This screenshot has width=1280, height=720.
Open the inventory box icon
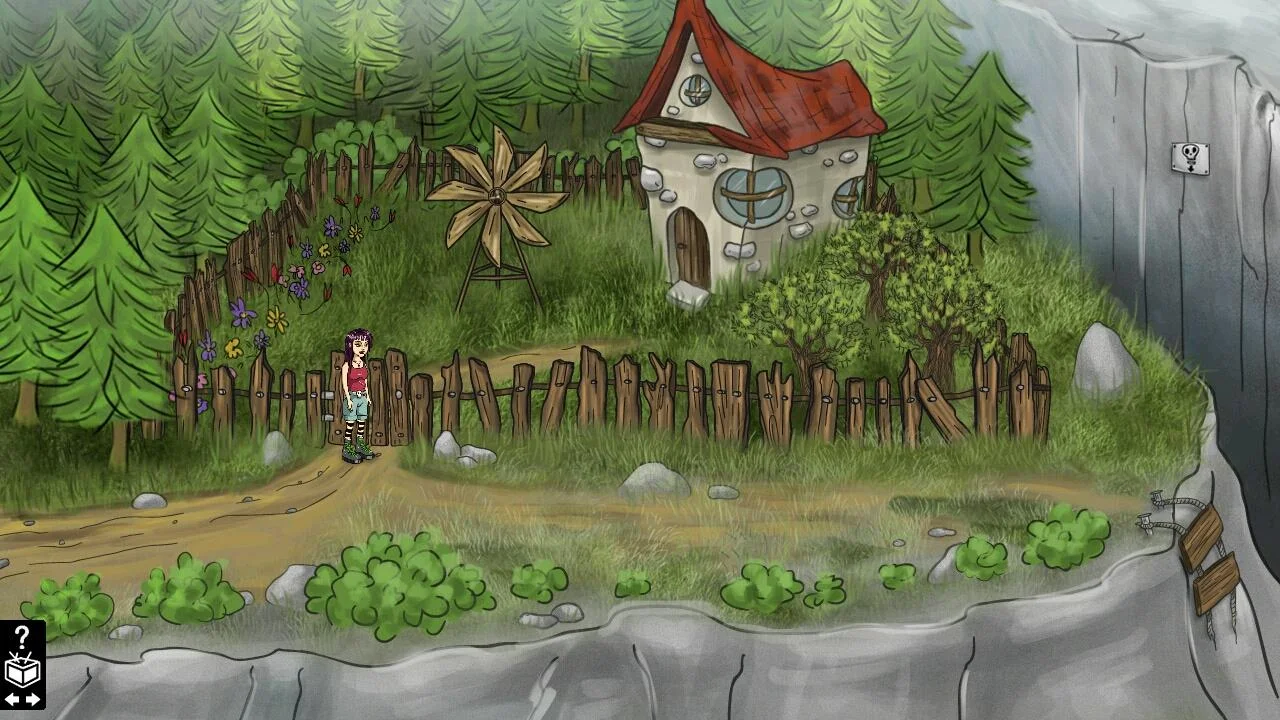point(22,670)
